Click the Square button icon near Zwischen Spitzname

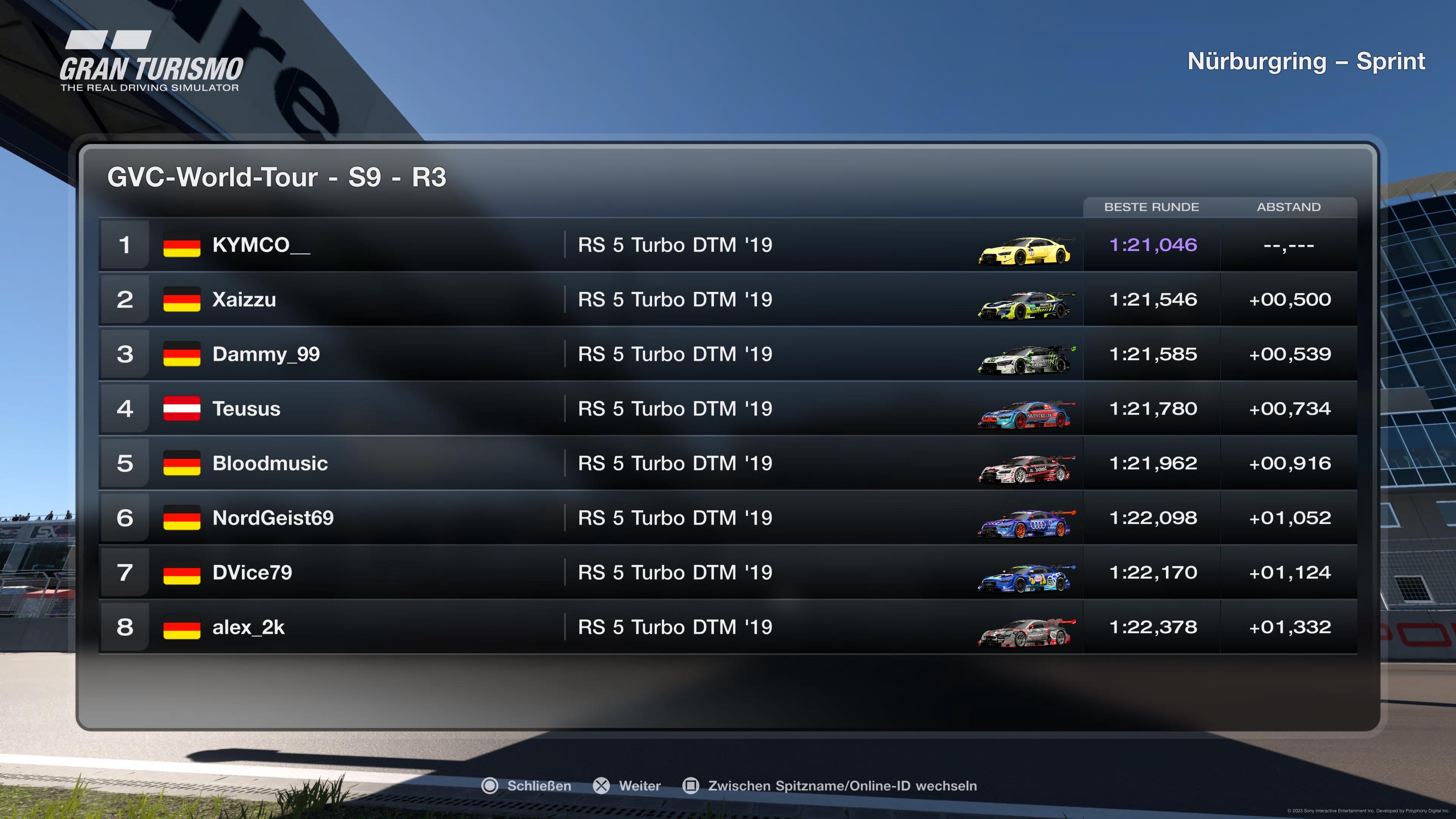[692, 786]
